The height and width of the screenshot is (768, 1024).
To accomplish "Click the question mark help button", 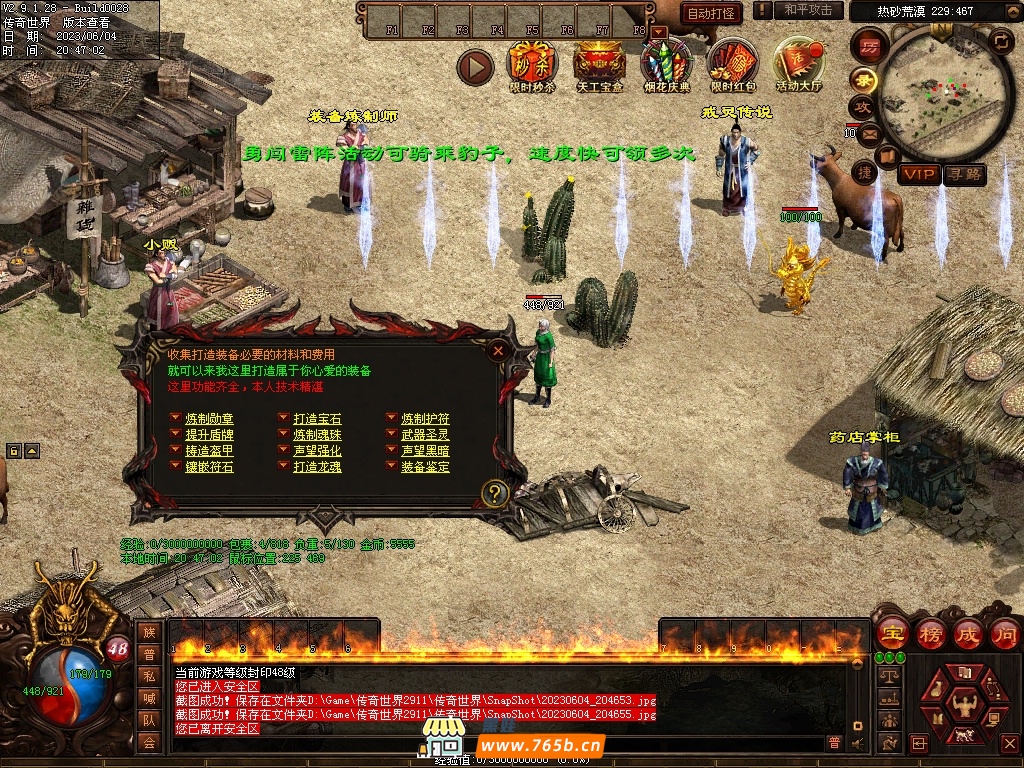I will [495, 493].
